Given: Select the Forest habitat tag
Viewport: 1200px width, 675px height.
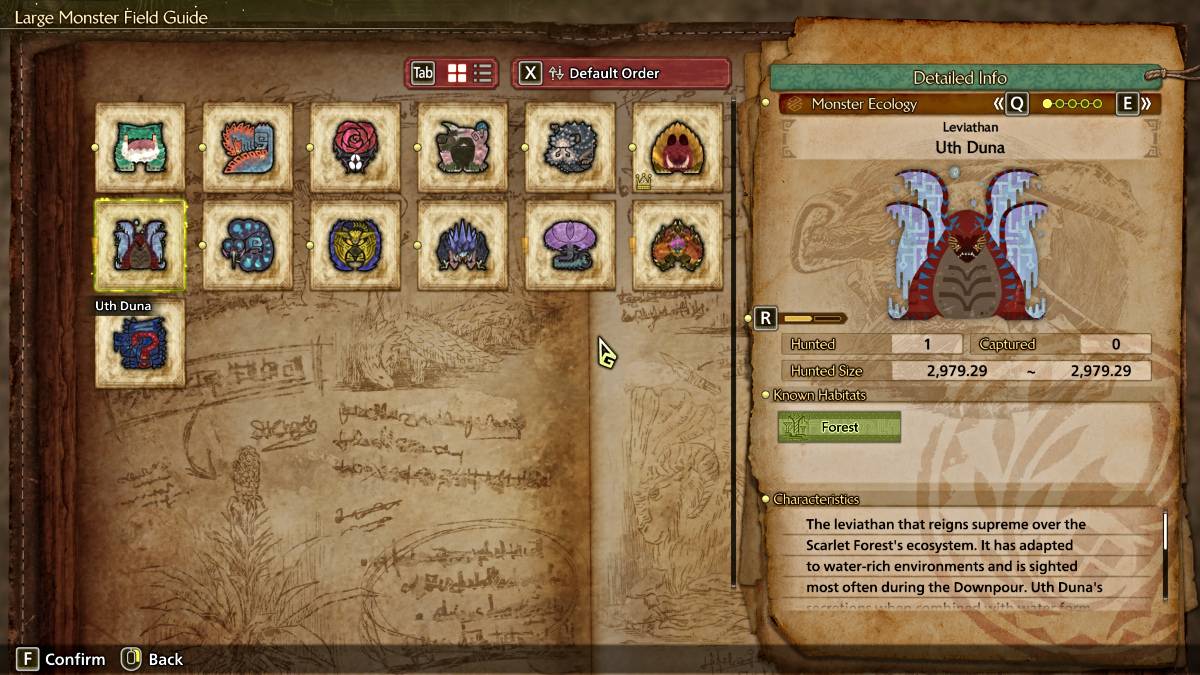Looking at the screenshot, I should pyautogui.click(x=839, y=427).
